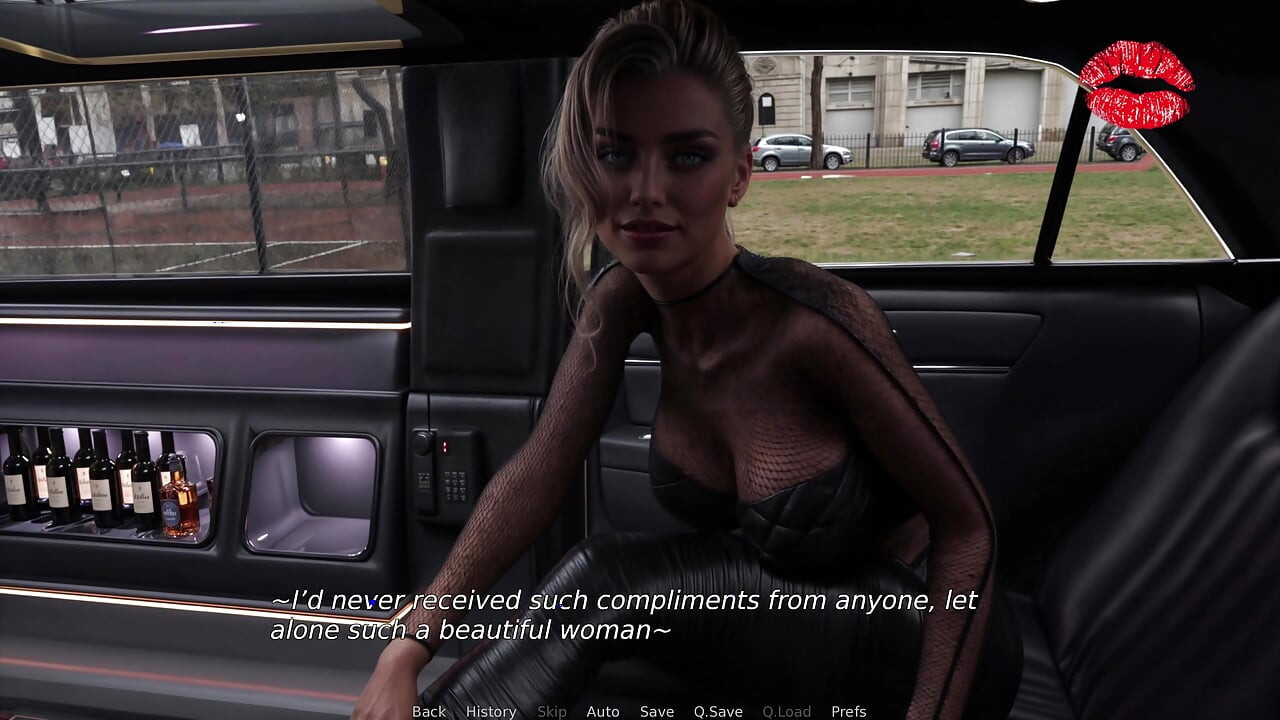Quick save with Q.Save
This screenshot has width=1280, height=720.
point(718,711)
